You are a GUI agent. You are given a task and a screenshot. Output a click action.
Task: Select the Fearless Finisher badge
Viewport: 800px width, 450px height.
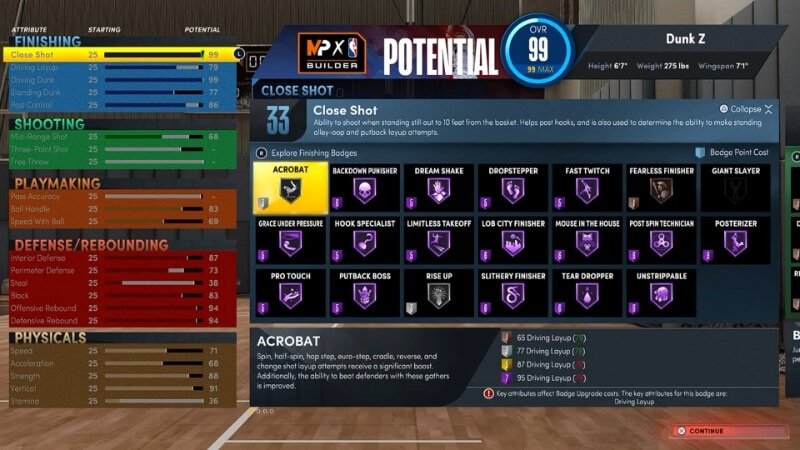coord(661,187)
